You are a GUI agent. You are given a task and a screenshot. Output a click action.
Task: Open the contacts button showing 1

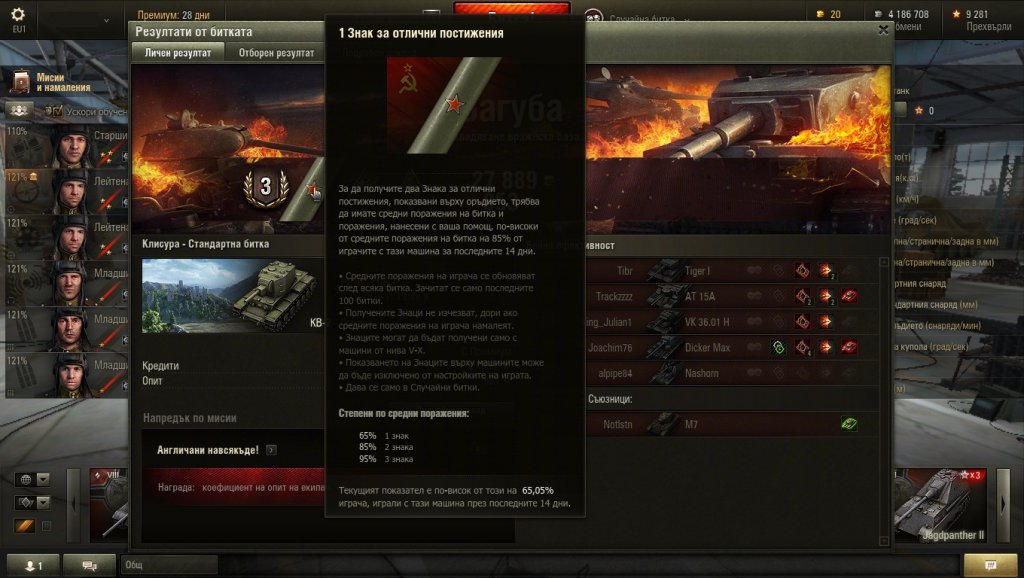tap(33, 566)
